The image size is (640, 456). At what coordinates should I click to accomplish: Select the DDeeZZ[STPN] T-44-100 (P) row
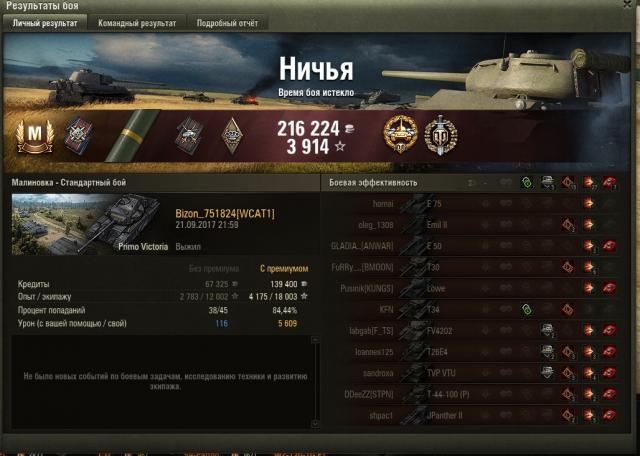470,395
